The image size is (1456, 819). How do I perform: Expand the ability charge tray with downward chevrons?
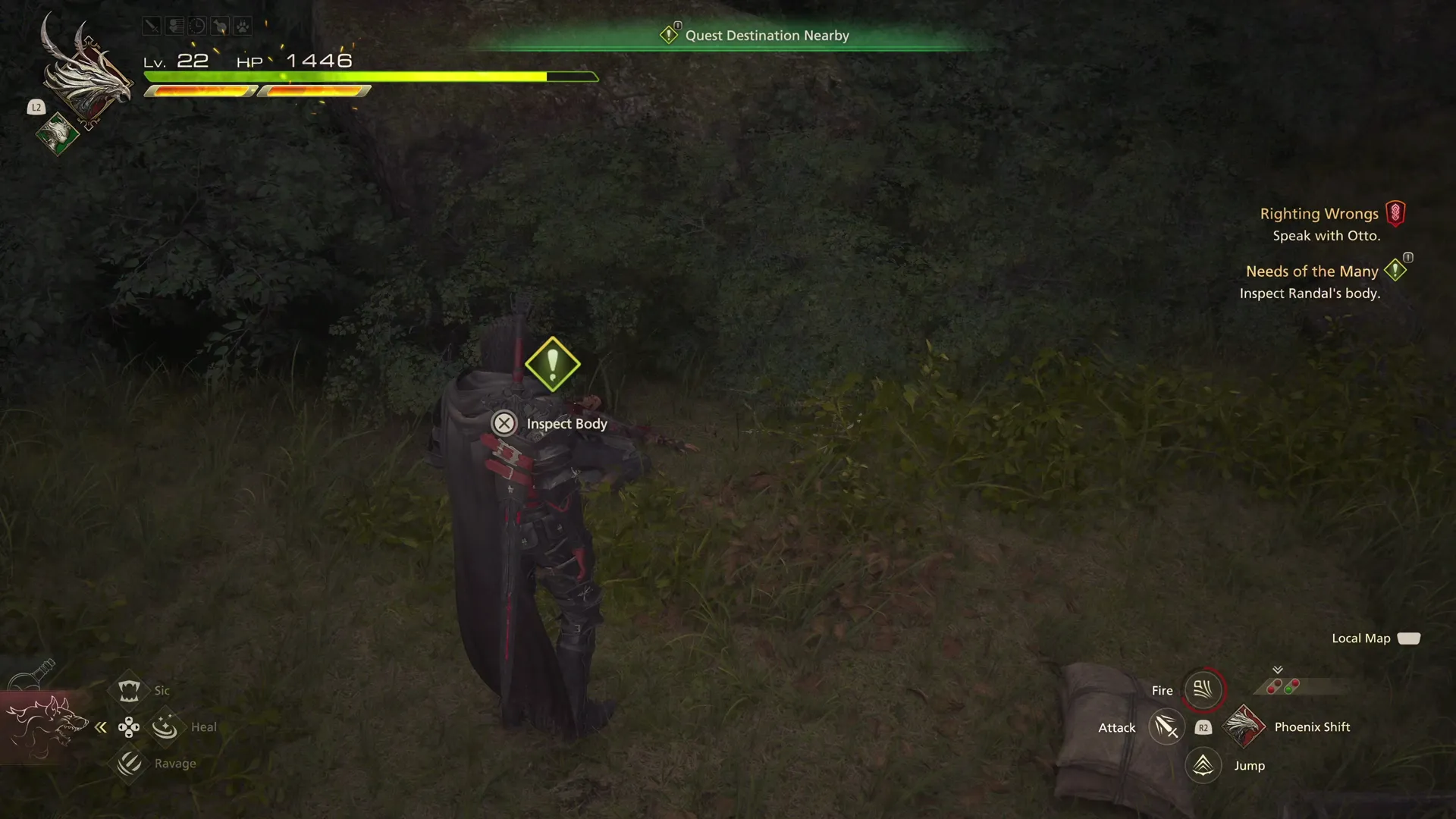[x=1278, y=670]
